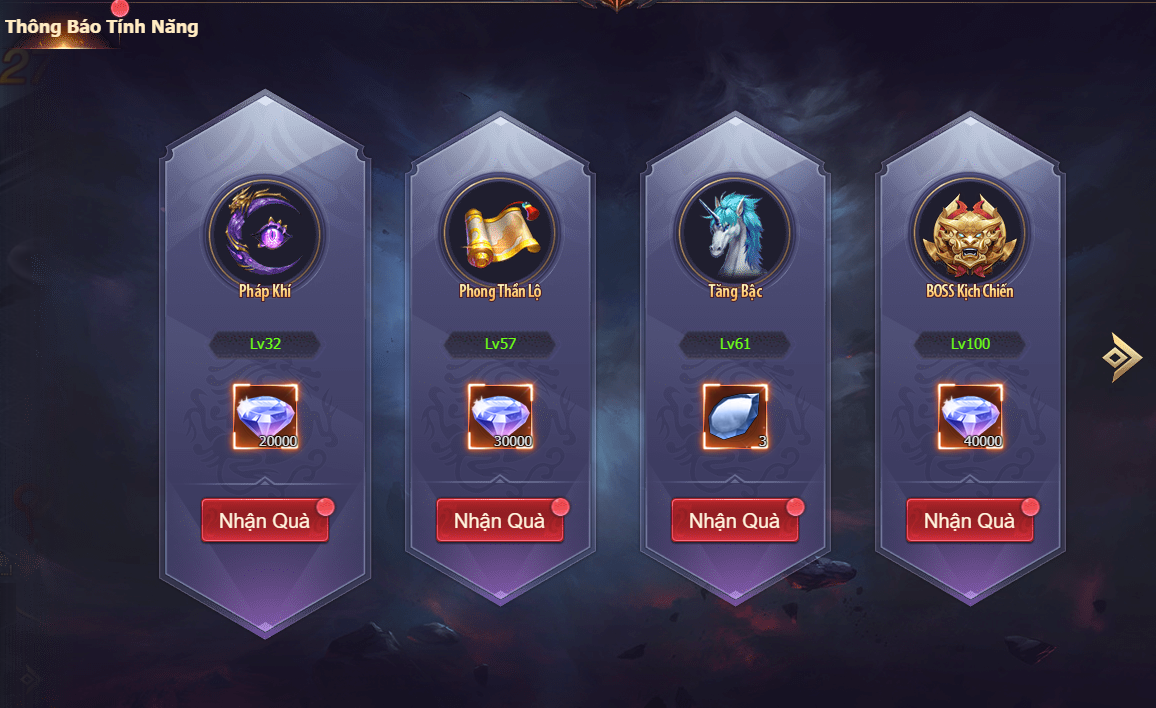
Task: Inspect the 40000 diamond reward slot
Action: [970, 416]
